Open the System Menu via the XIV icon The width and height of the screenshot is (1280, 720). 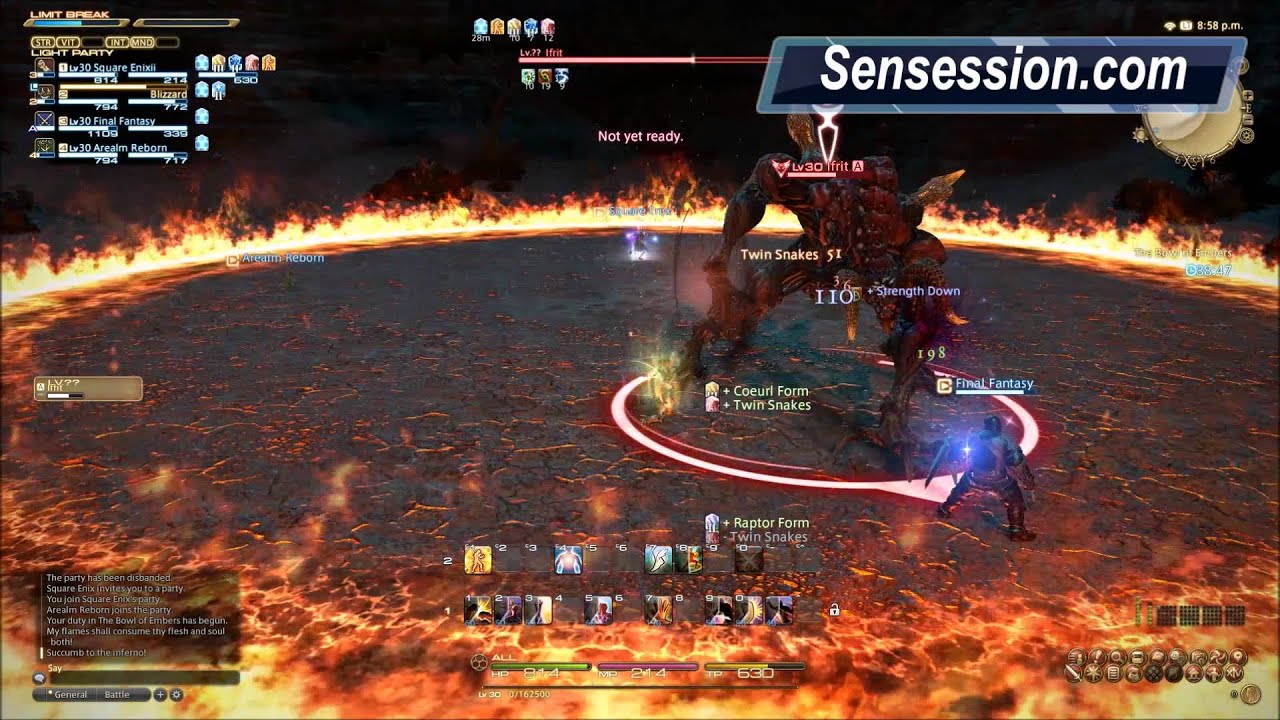(1235, 674)
